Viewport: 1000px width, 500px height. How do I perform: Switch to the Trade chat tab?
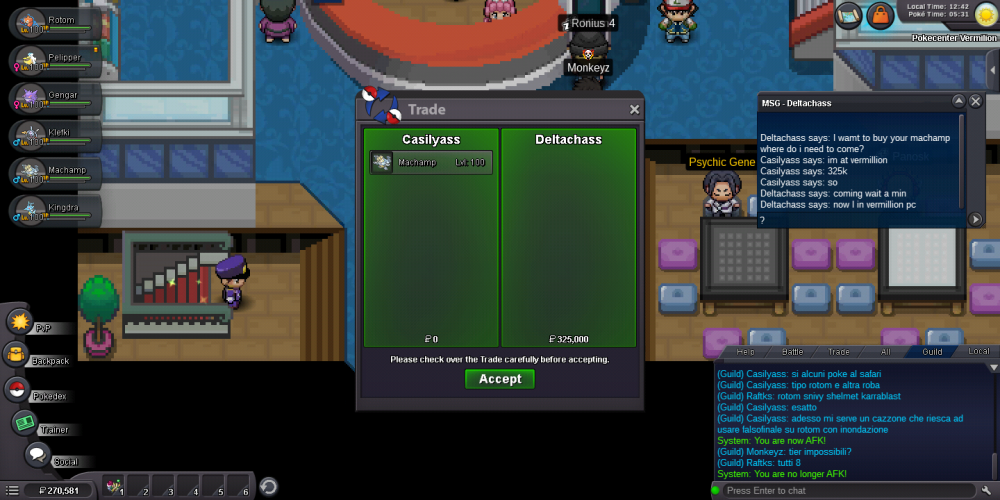tap(839, 352)
